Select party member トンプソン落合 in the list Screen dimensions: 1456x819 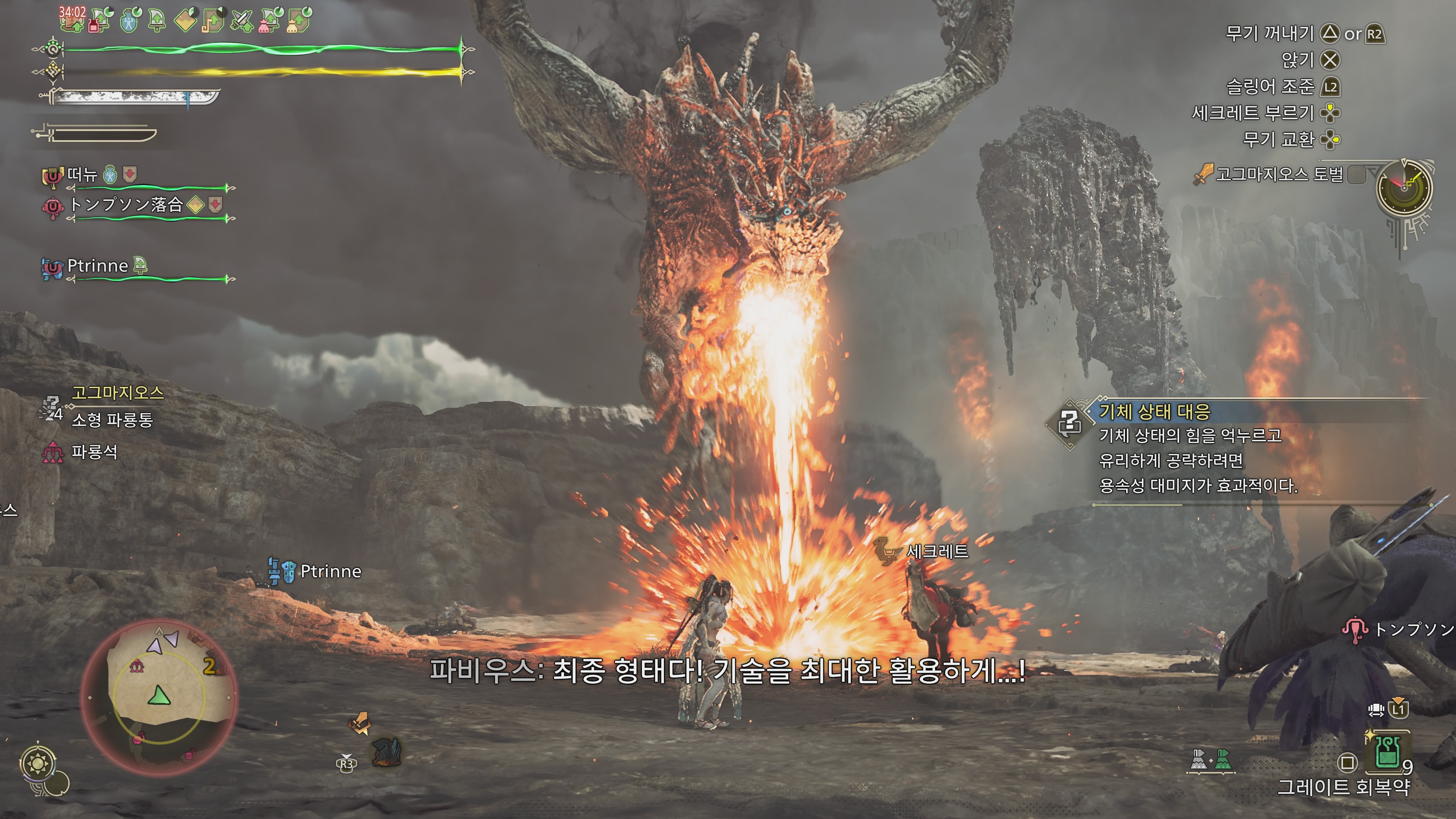(126, 205)
